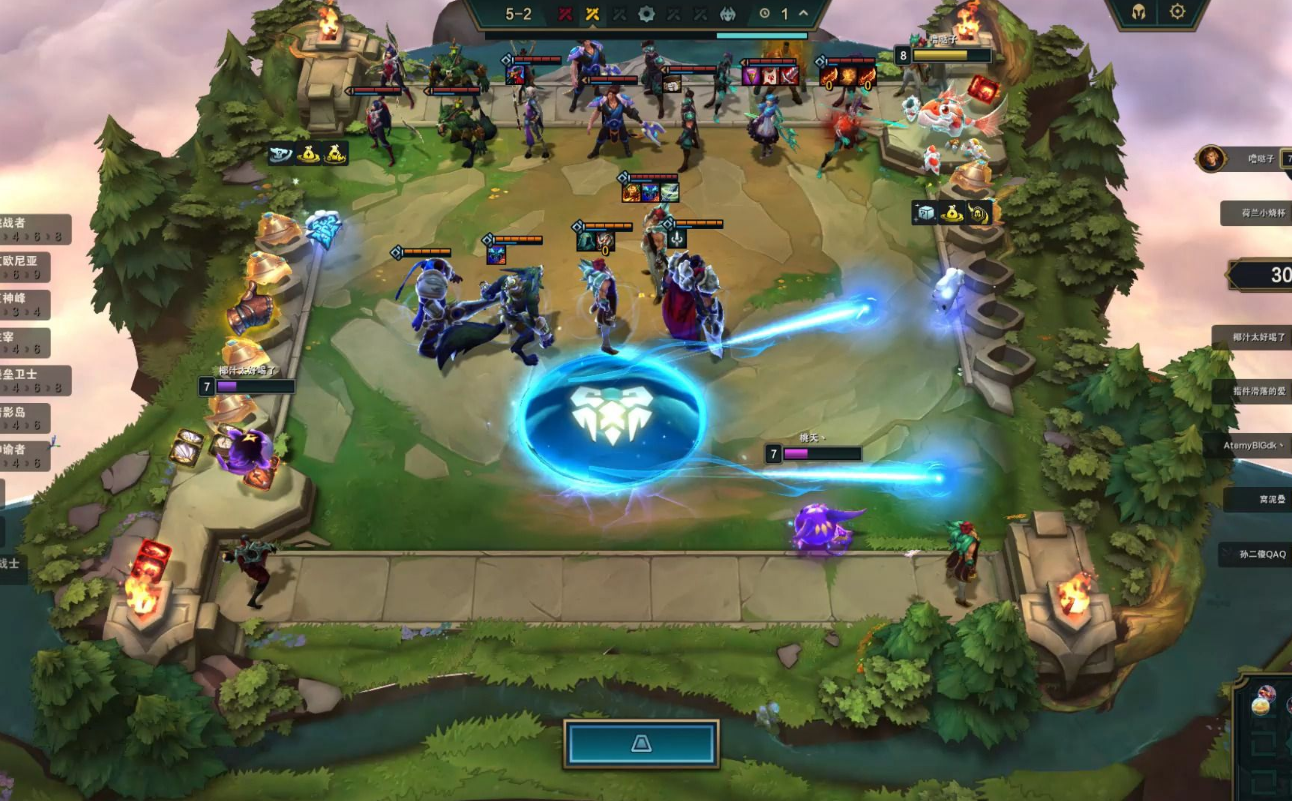Select the top scoreboard player with portrait
1292x801 pixels.
pyautogui.click(x=1243, y=158)
